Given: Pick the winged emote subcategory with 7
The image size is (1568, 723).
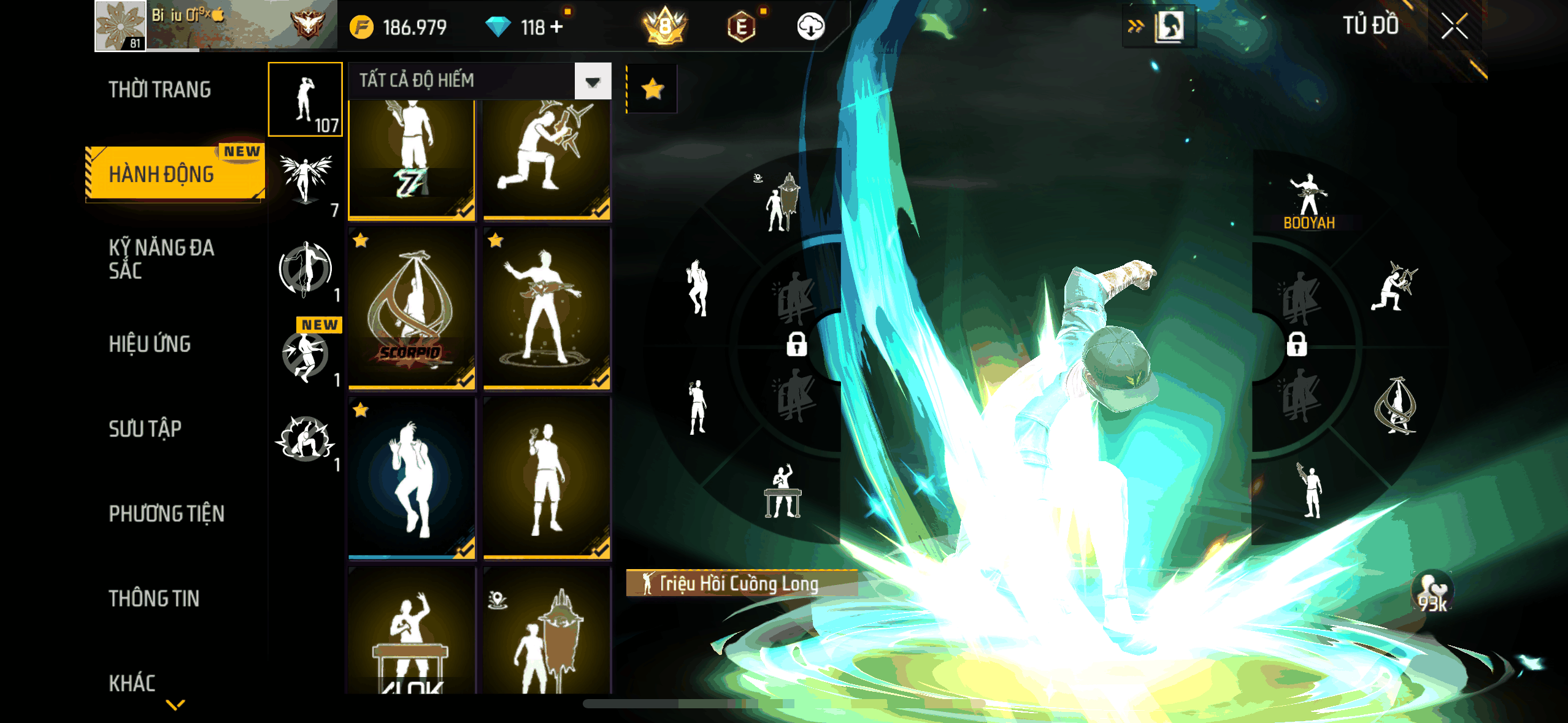Looking at the screenshot, I should (x=306, y=182).
